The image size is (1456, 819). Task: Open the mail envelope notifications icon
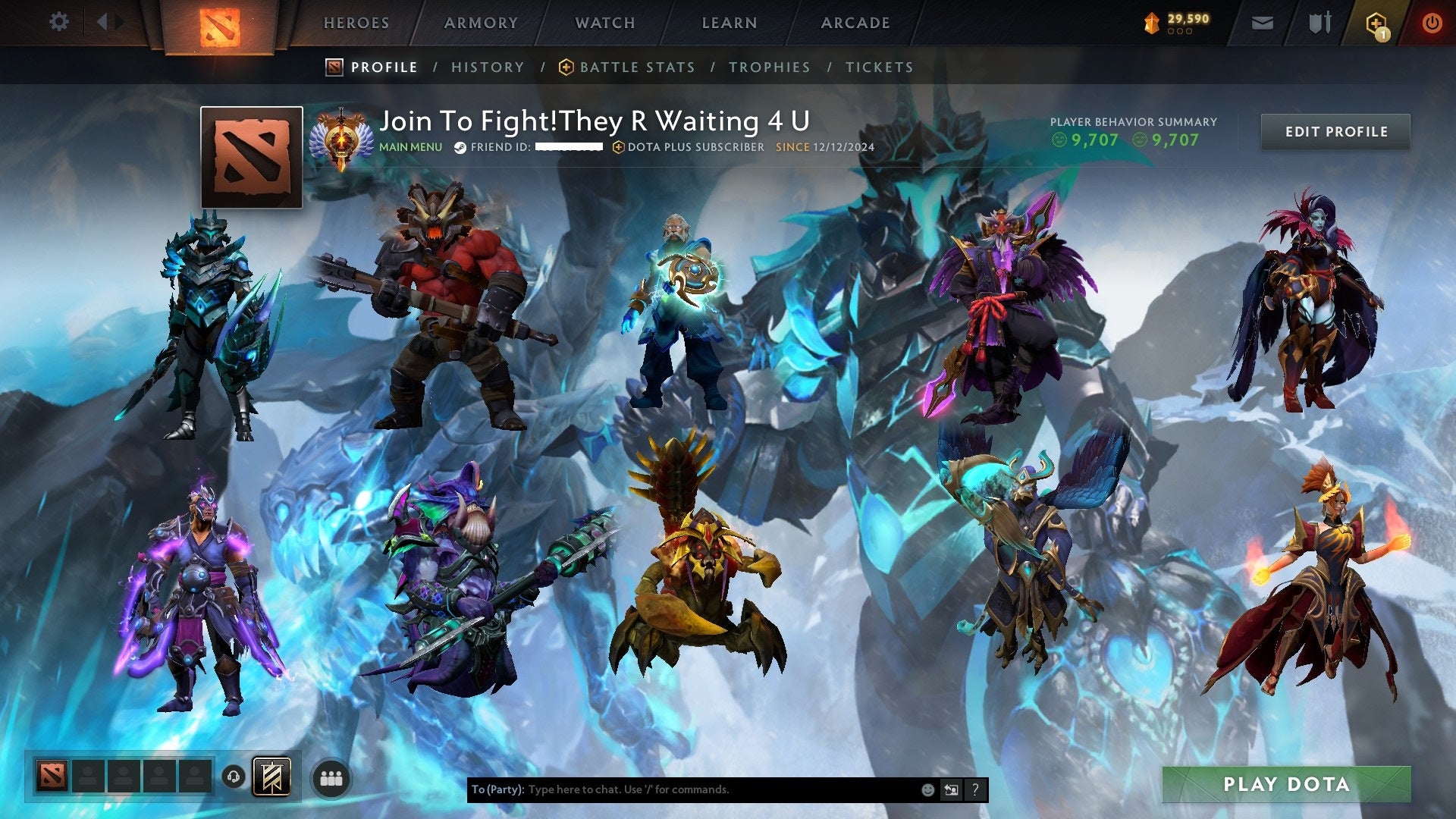[1262, 23]
